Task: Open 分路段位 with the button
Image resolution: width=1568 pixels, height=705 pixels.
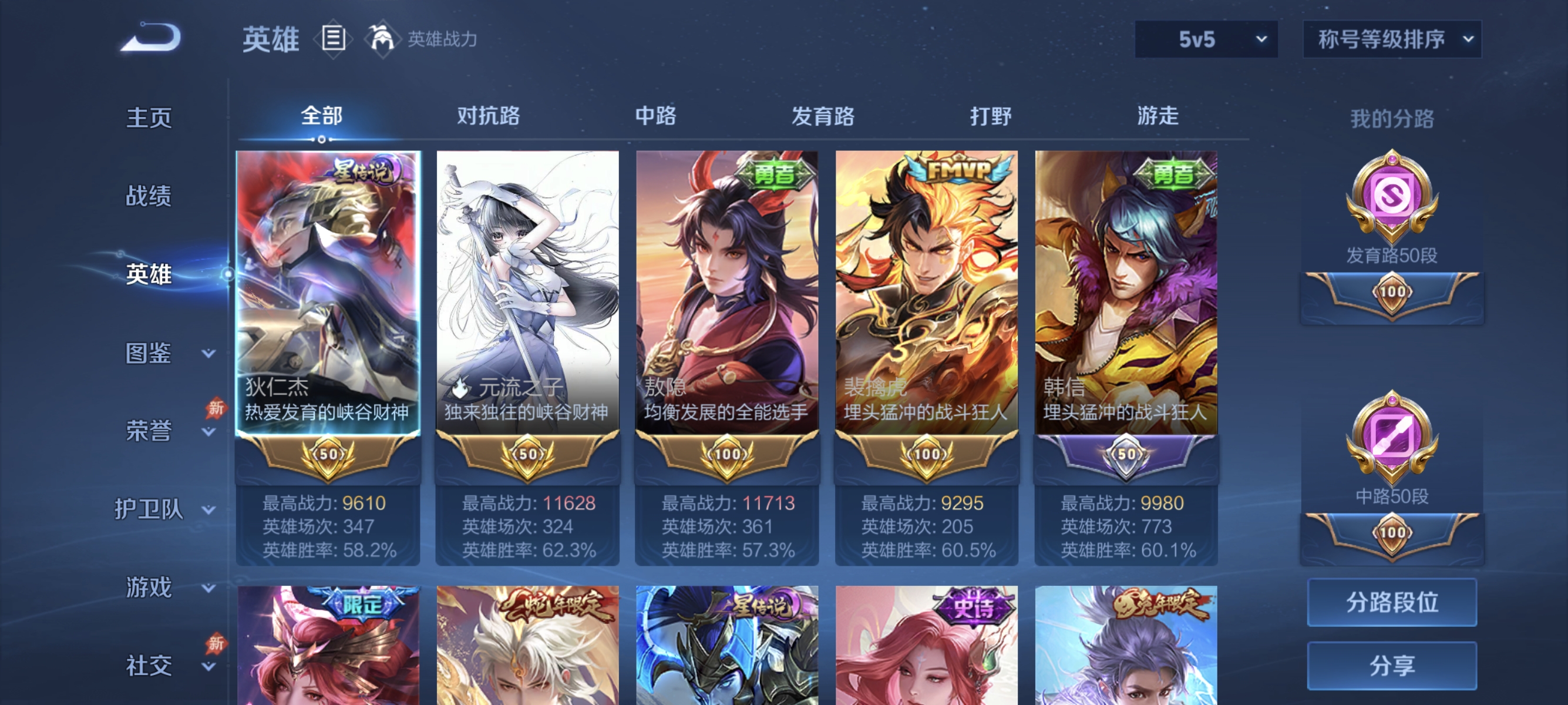Action: point(1391,602)
